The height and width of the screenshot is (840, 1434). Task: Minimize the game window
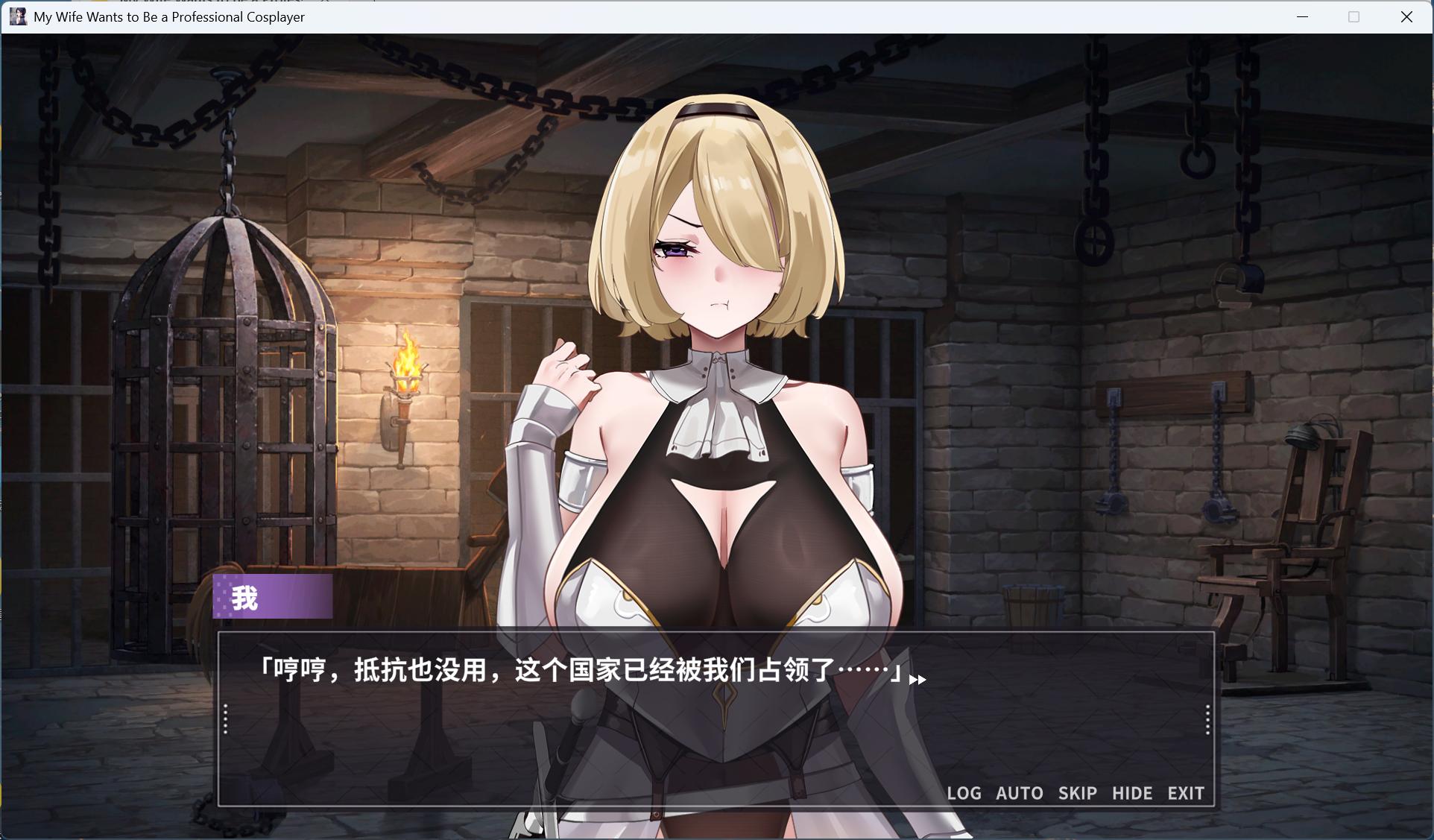click(x=1301, y=16)
